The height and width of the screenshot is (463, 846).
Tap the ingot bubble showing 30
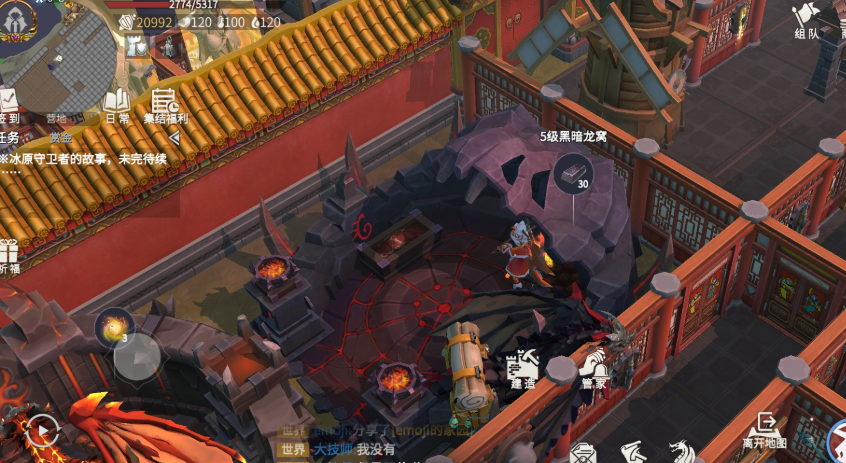[x=573, y=174]
